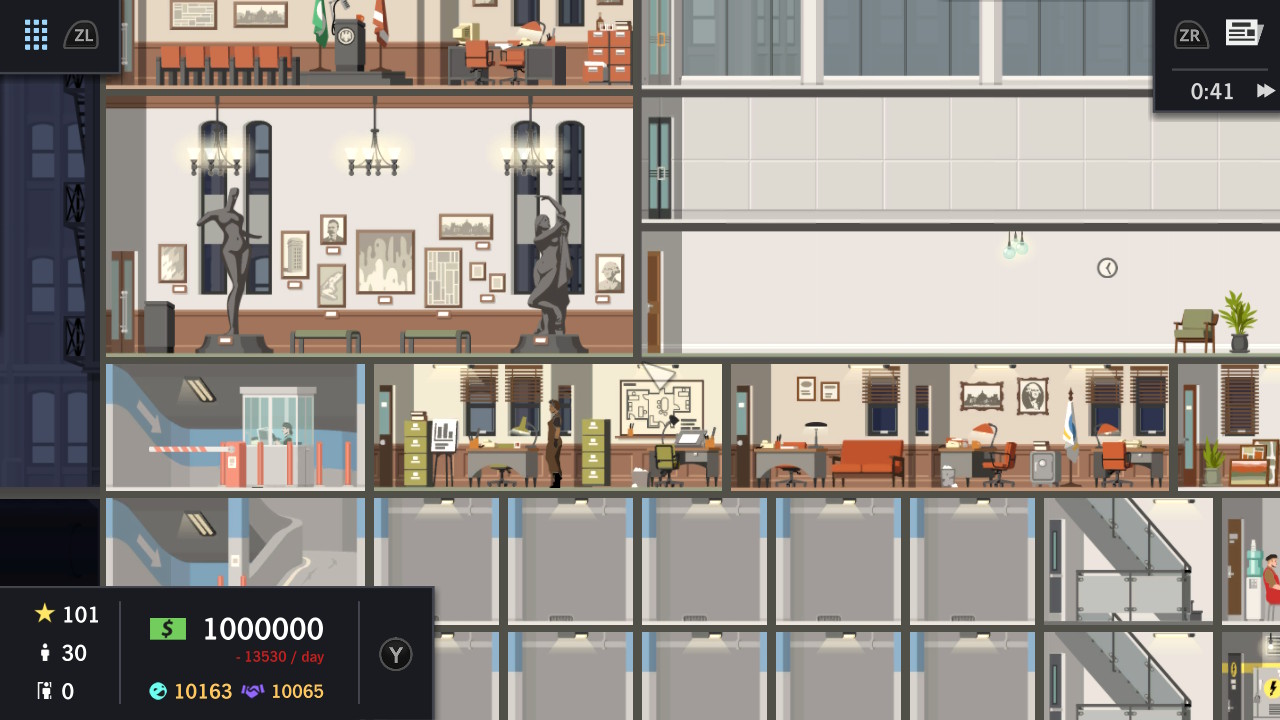Activate the fast-forward speed control
Viewport: 1280px width, 720px height.
point(1265,91)
